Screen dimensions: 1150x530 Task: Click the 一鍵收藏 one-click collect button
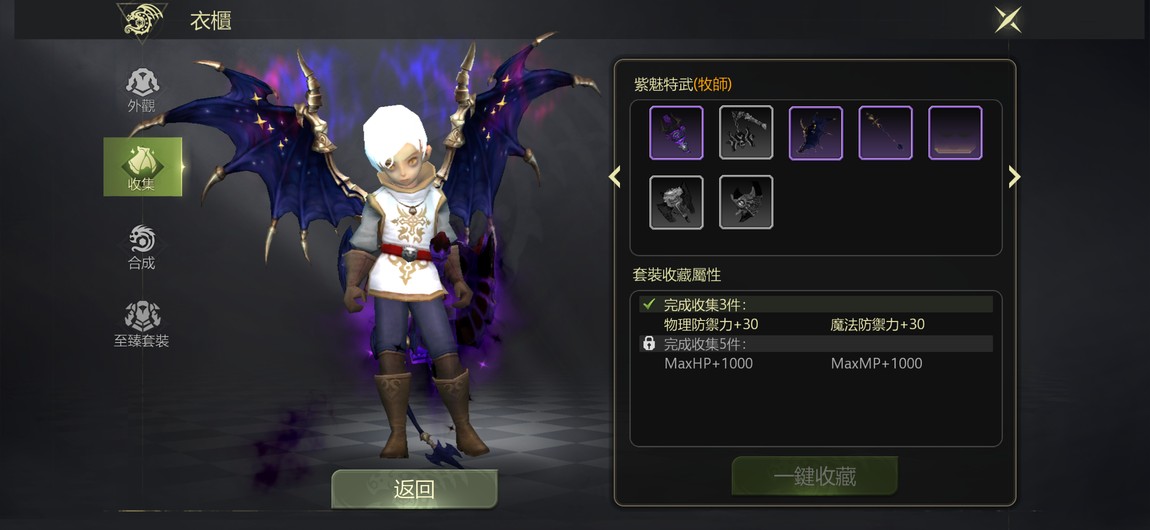814,476
